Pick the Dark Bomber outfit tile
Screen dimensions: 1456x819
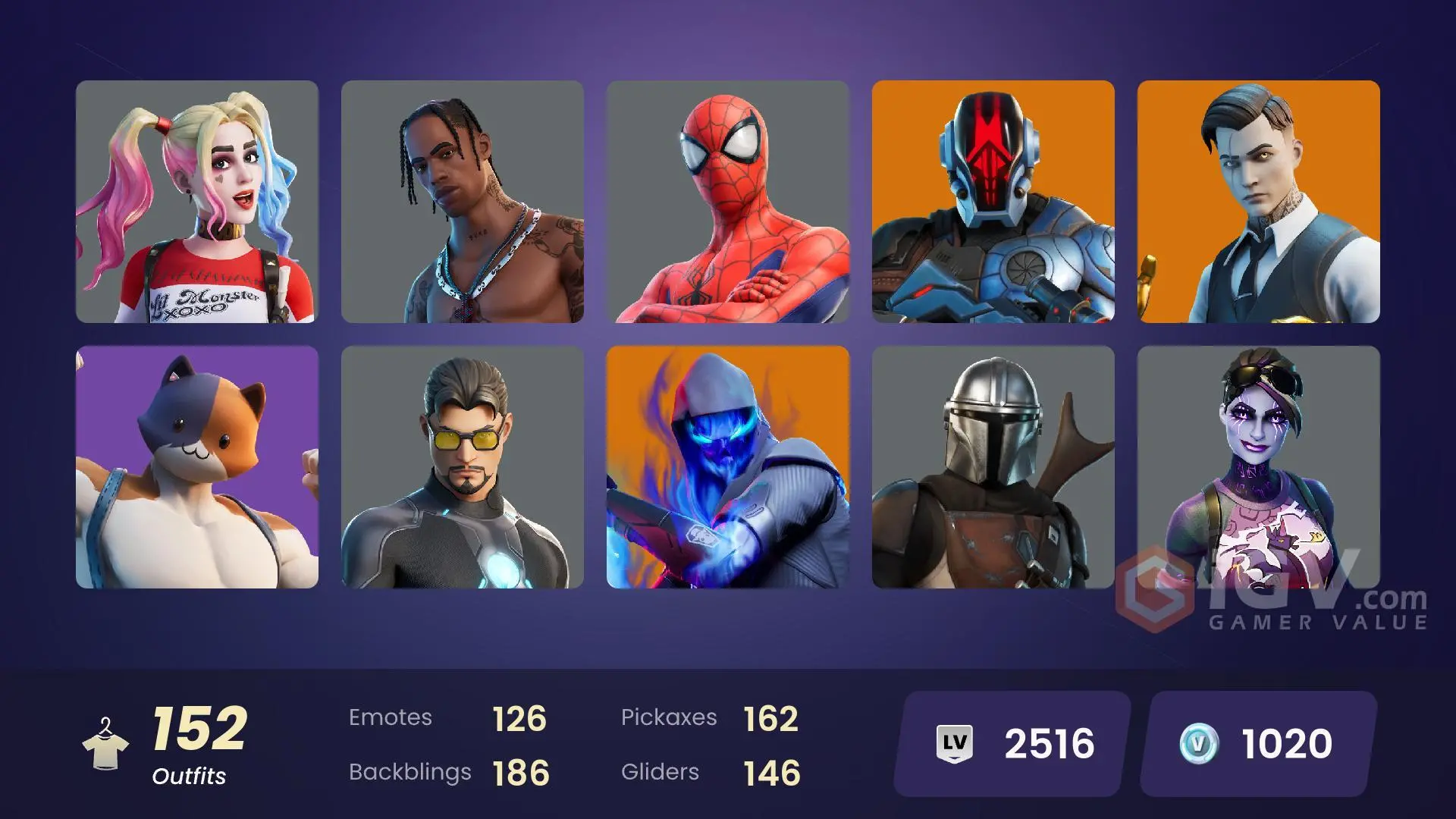[x=1259, y=467]
